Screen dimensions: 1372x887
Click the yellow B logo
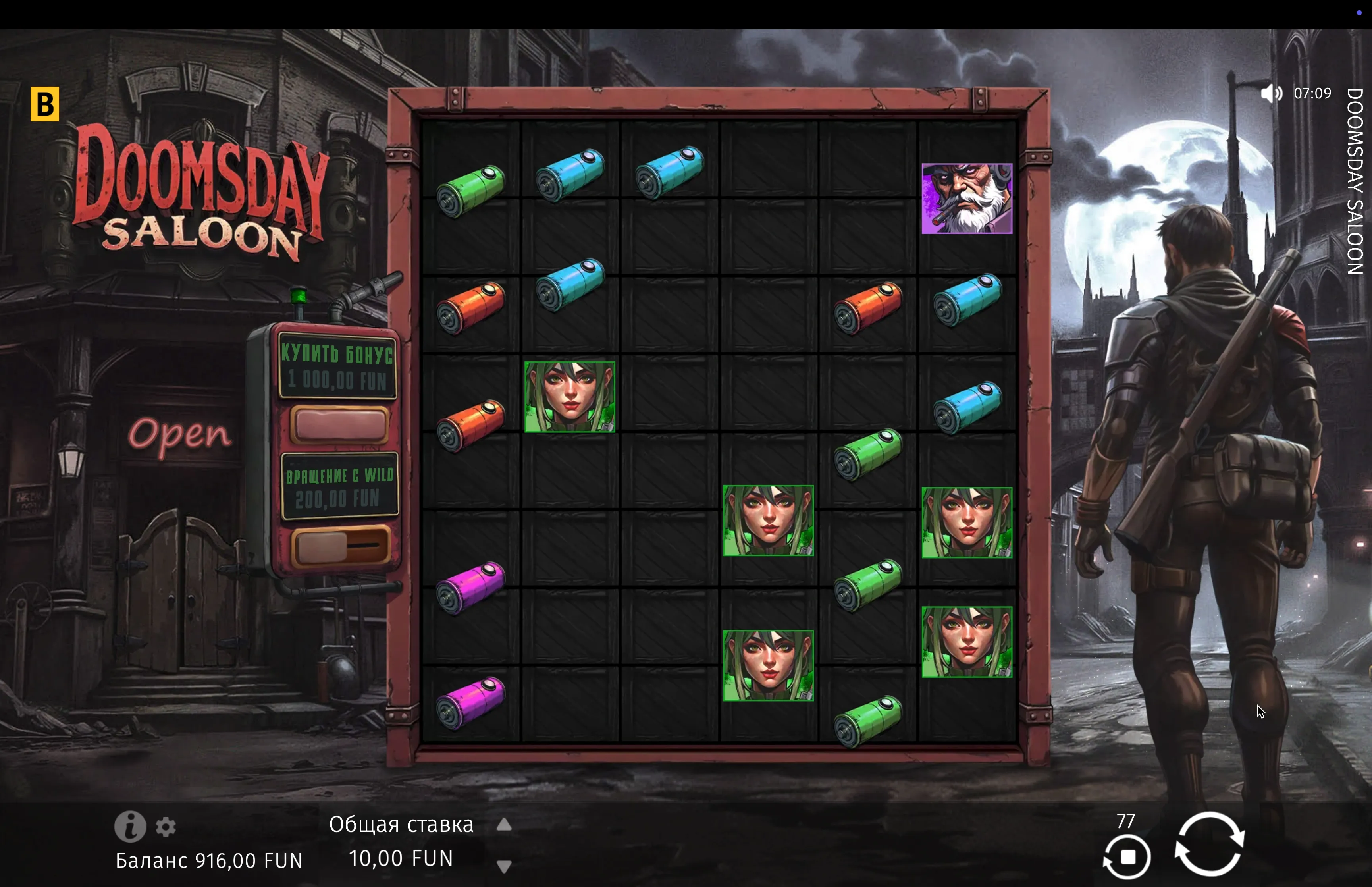[45, 104]
